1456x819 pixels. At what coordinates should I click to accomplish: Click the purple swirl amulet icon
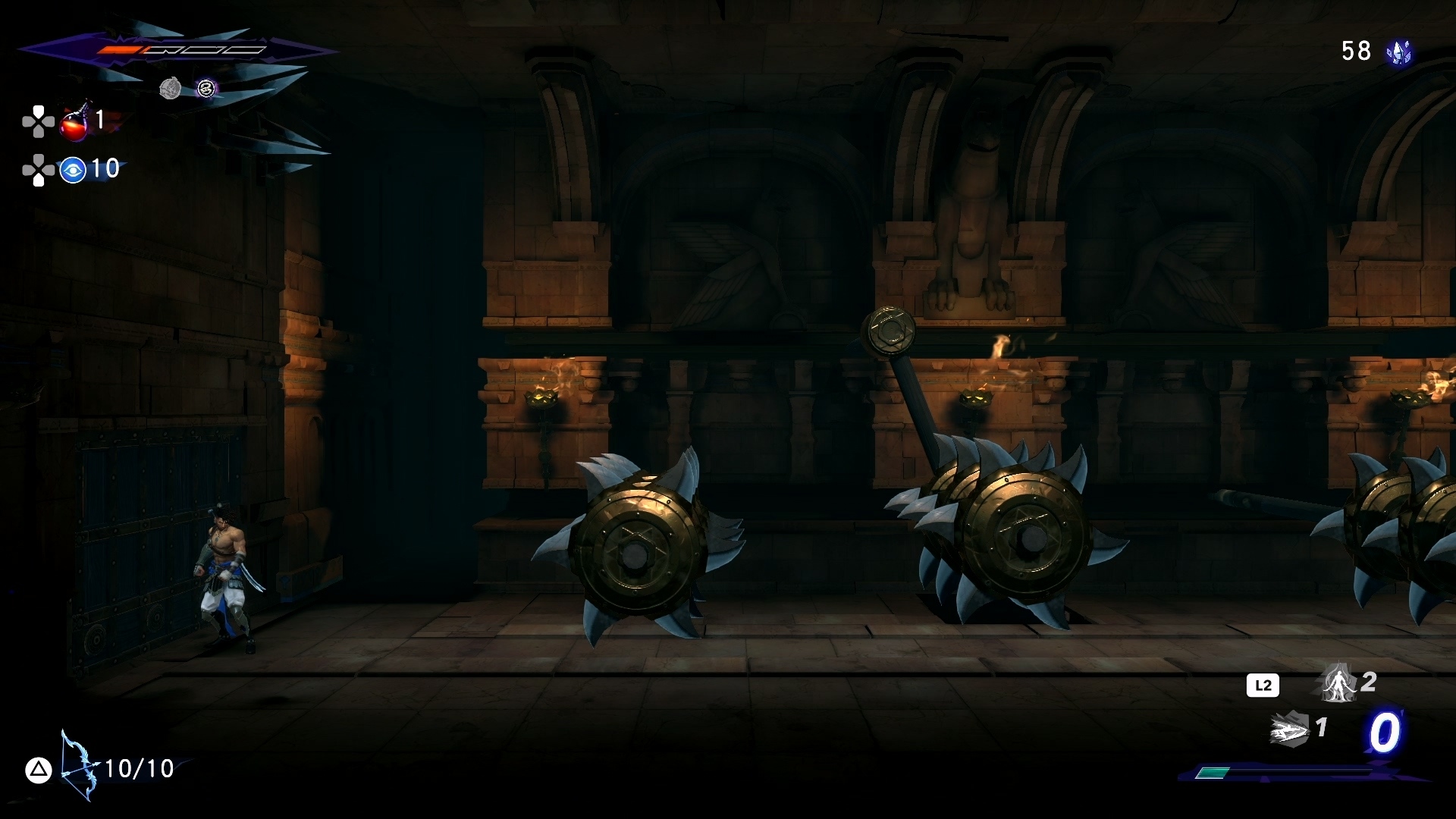[x=206, y=89]
